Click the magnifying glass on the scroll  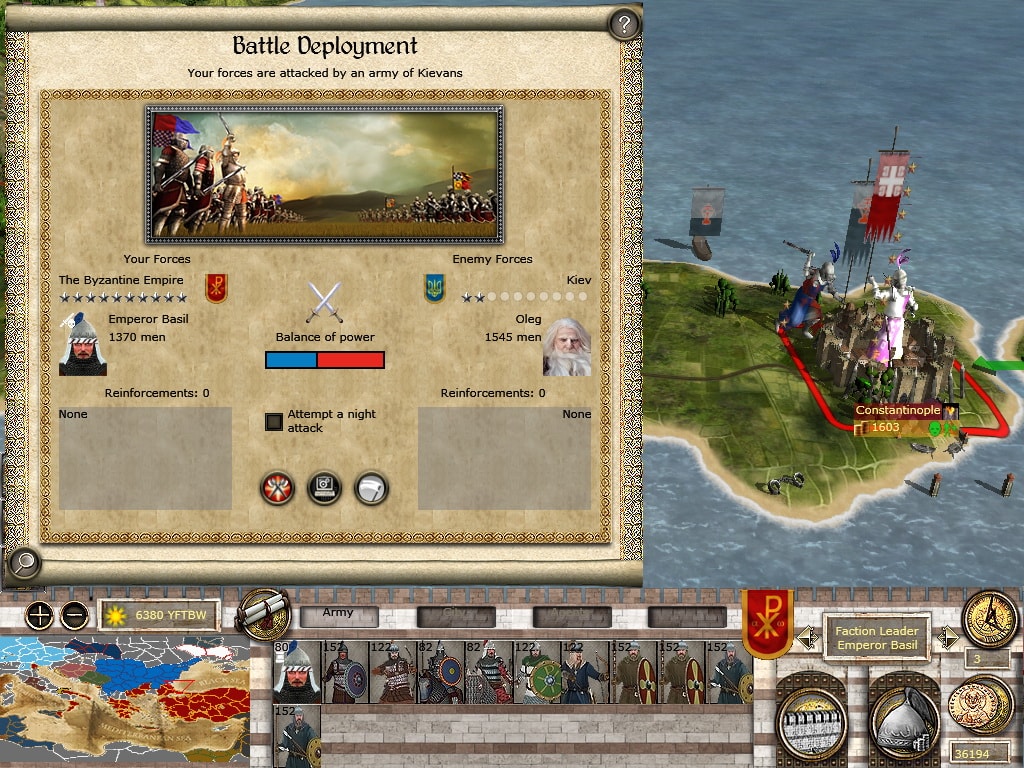(x=23, y=564)
